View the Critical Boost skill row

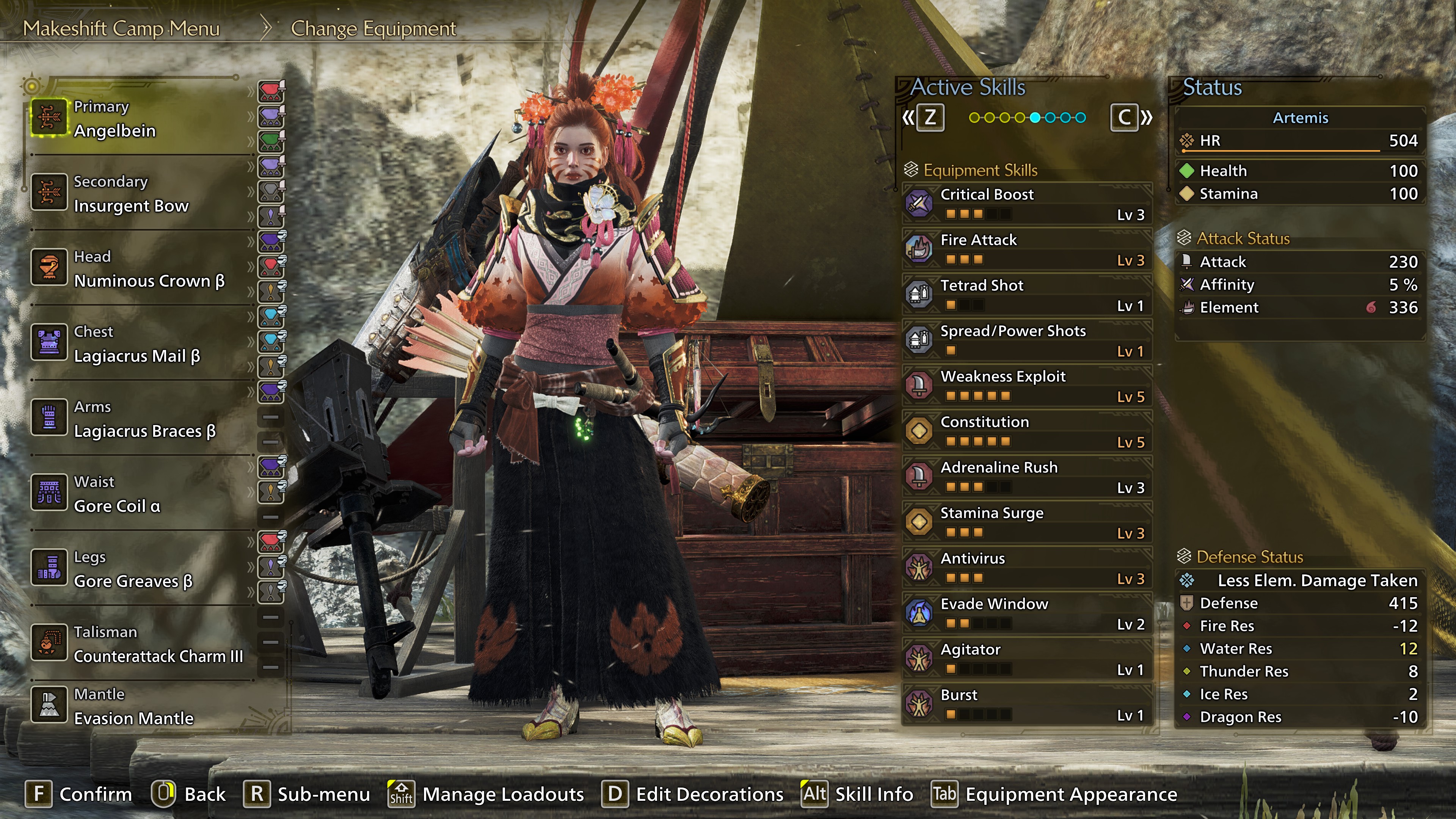point(1026,204)
